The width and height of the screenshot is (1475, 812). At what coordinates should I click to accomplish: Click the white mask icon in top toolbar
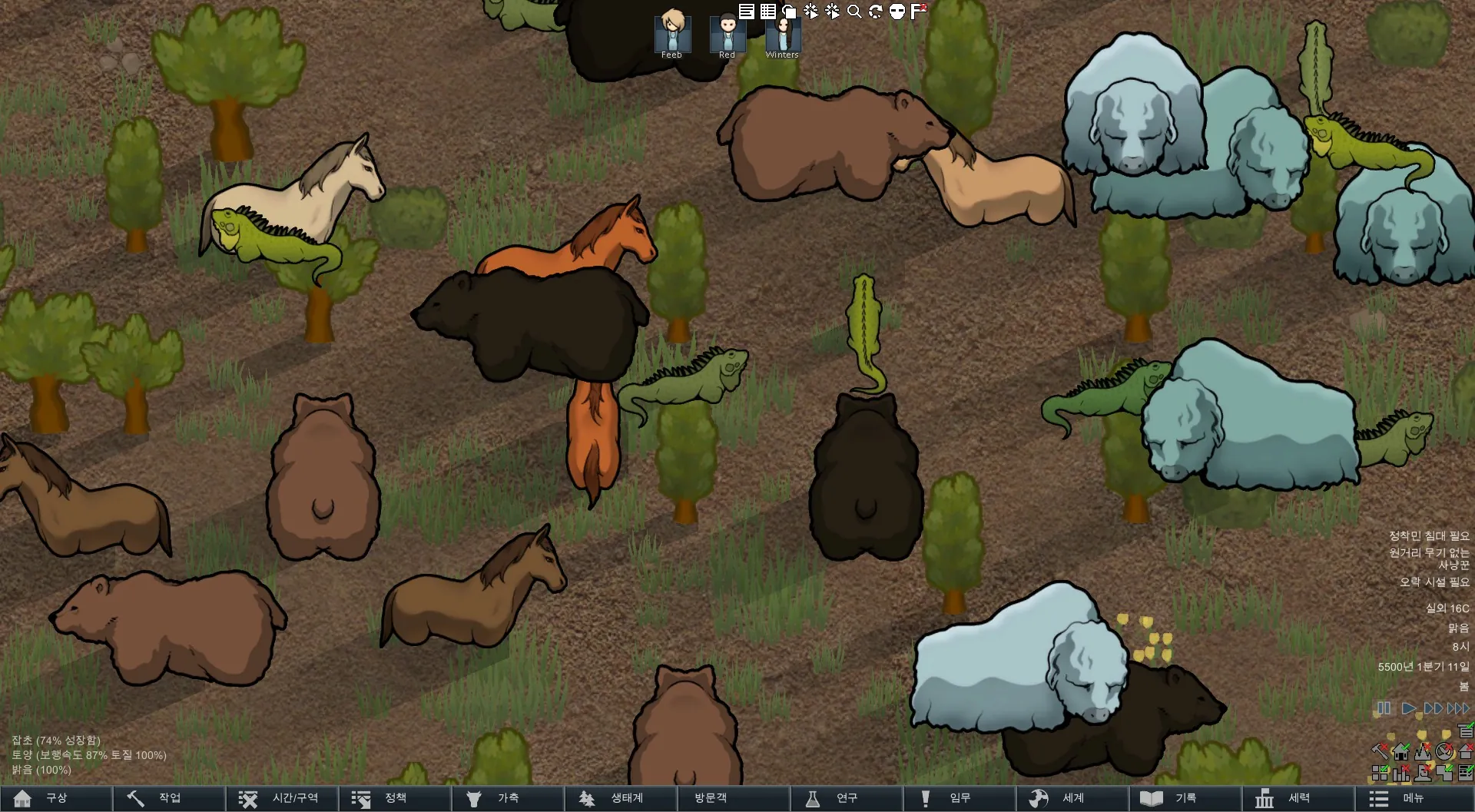(897, 11)
